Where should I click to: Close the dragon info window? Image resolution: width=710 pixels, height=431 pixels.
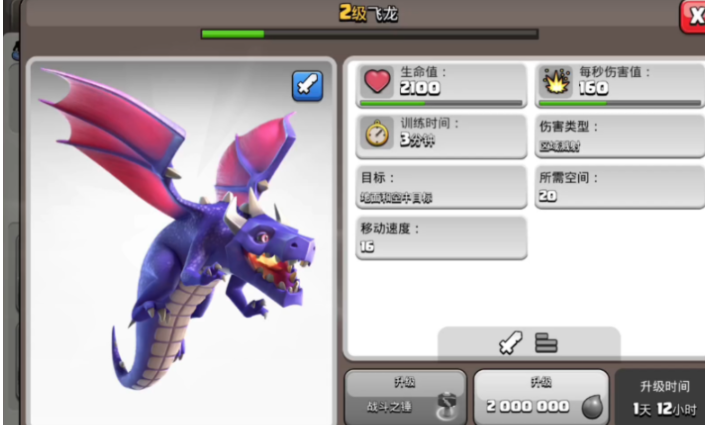(694, 17)
